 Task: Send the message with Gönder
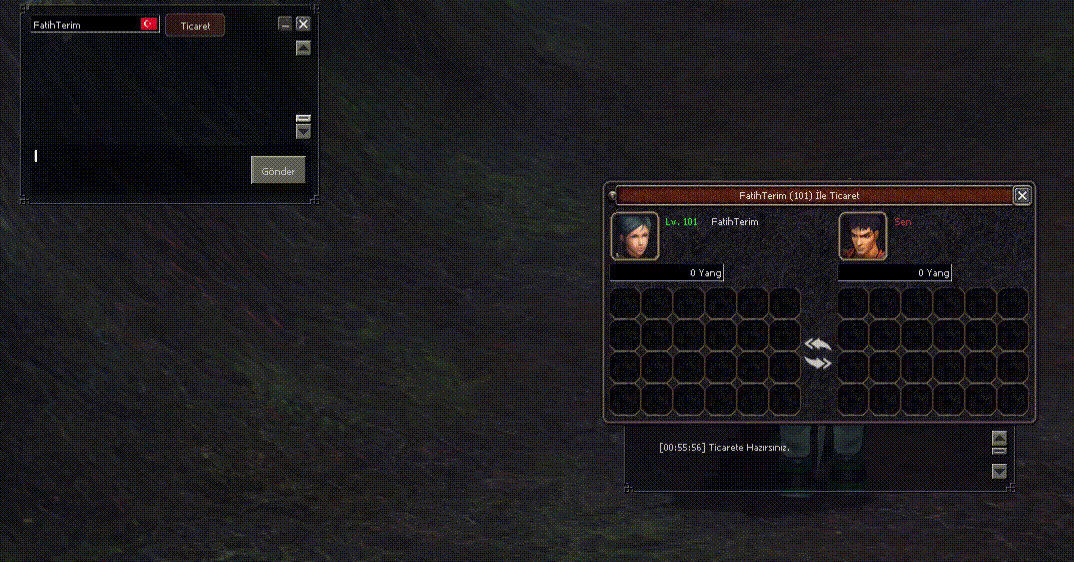tap(278, 171)
